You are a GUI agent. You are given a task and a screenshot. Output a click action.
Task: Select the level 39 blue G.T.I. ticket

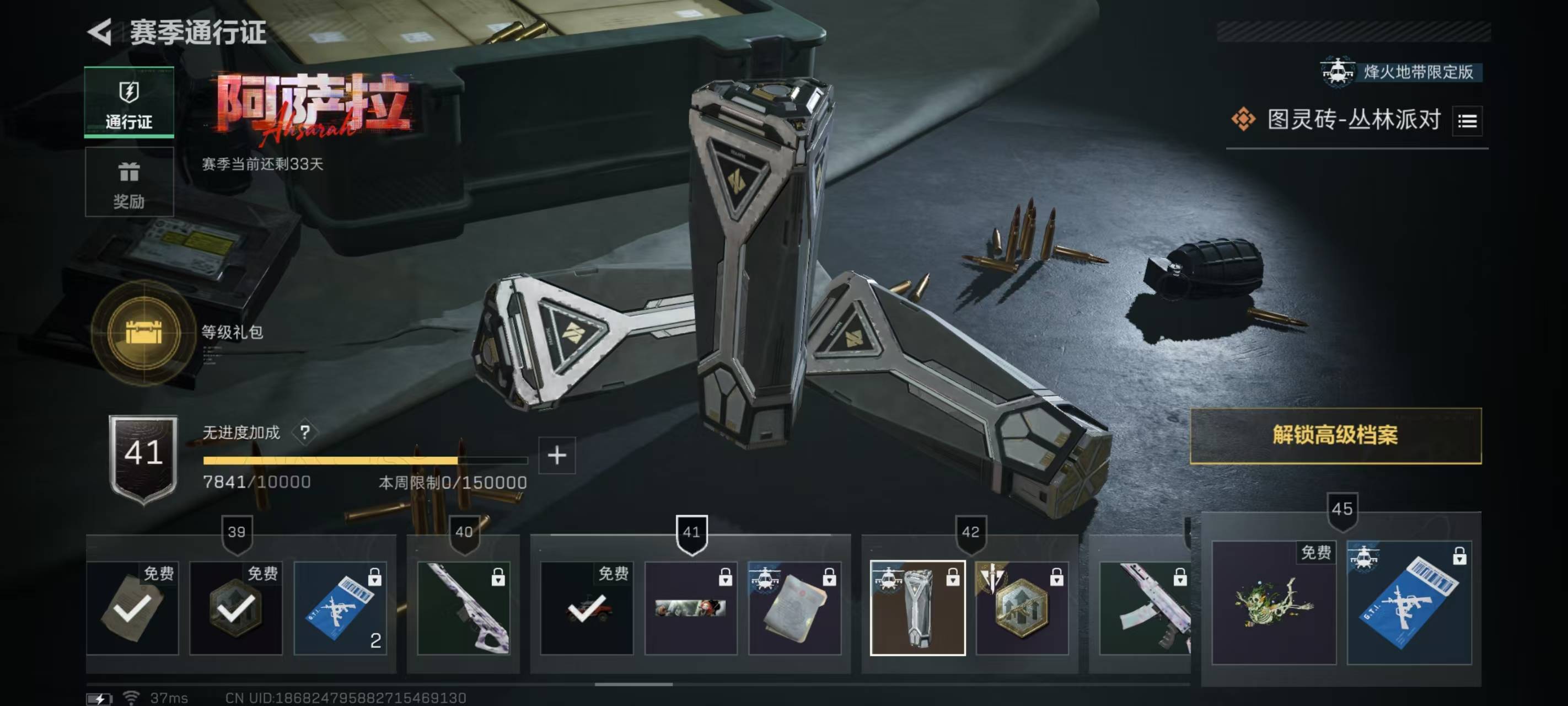click(340, 608)
